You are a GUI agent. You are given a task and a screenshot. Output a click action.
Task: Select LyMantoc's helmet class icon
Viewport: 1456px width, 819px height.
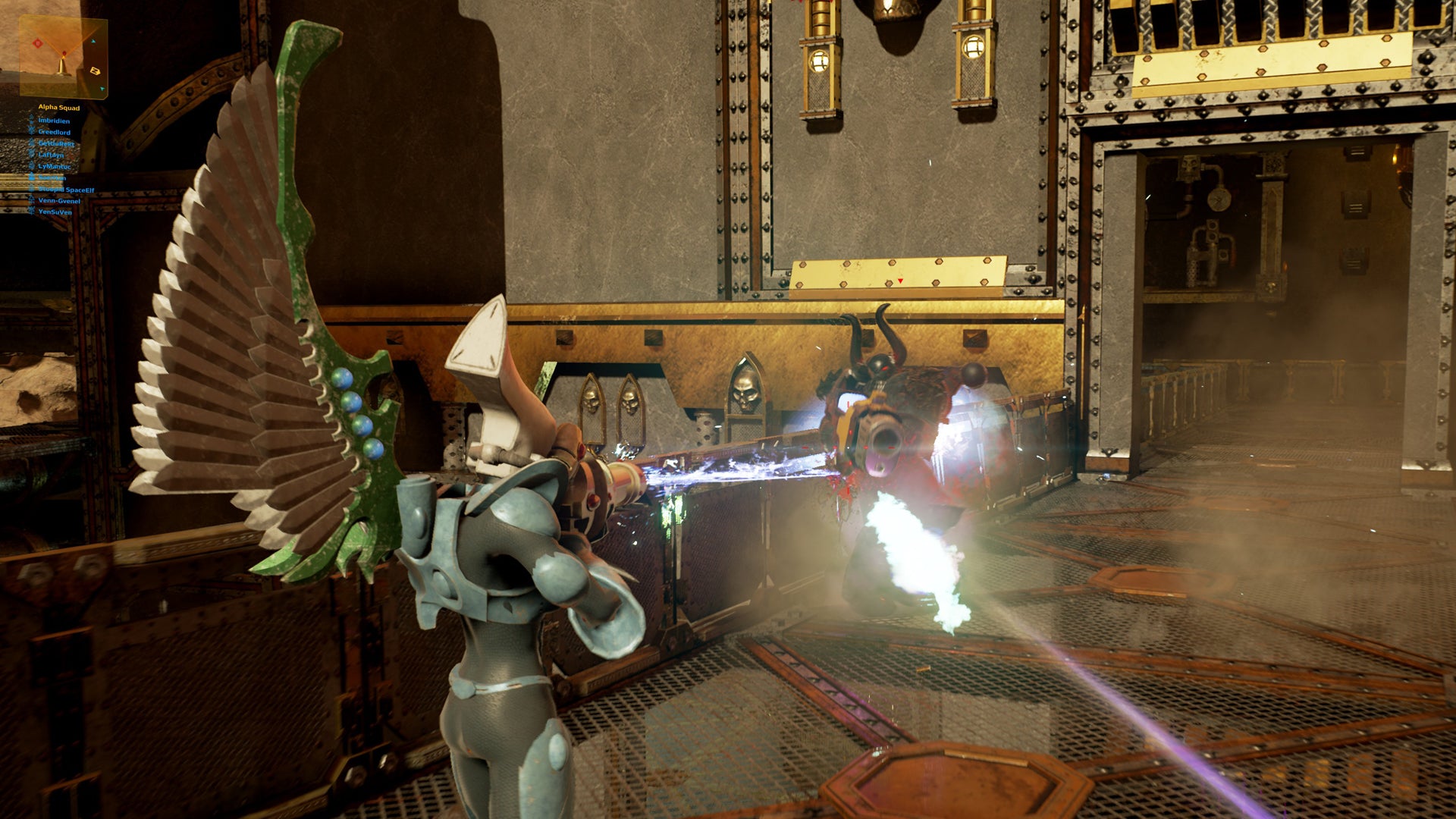point(32,166)
